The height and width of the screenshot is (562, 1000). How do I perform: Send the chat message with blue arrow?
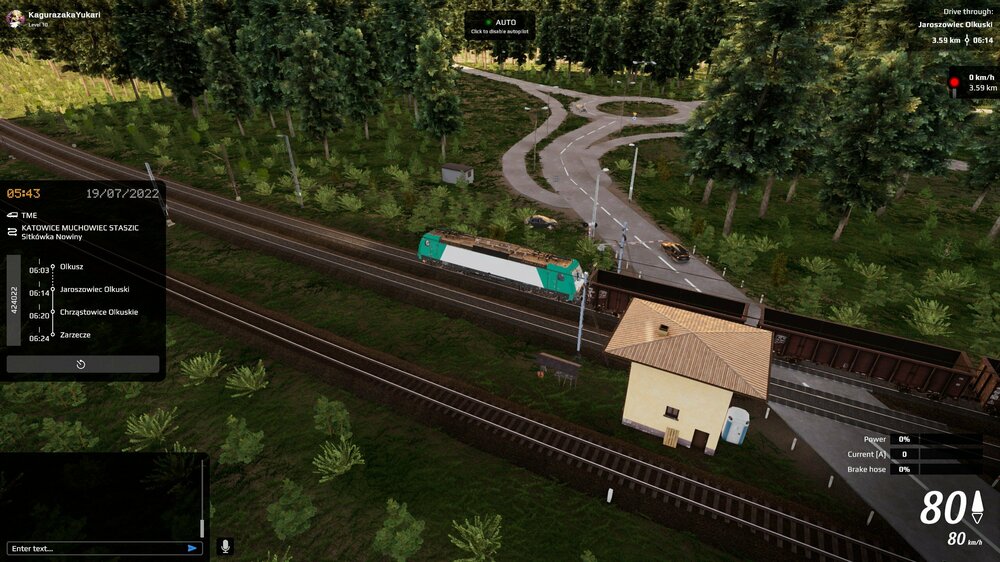(x=192, y=548)
